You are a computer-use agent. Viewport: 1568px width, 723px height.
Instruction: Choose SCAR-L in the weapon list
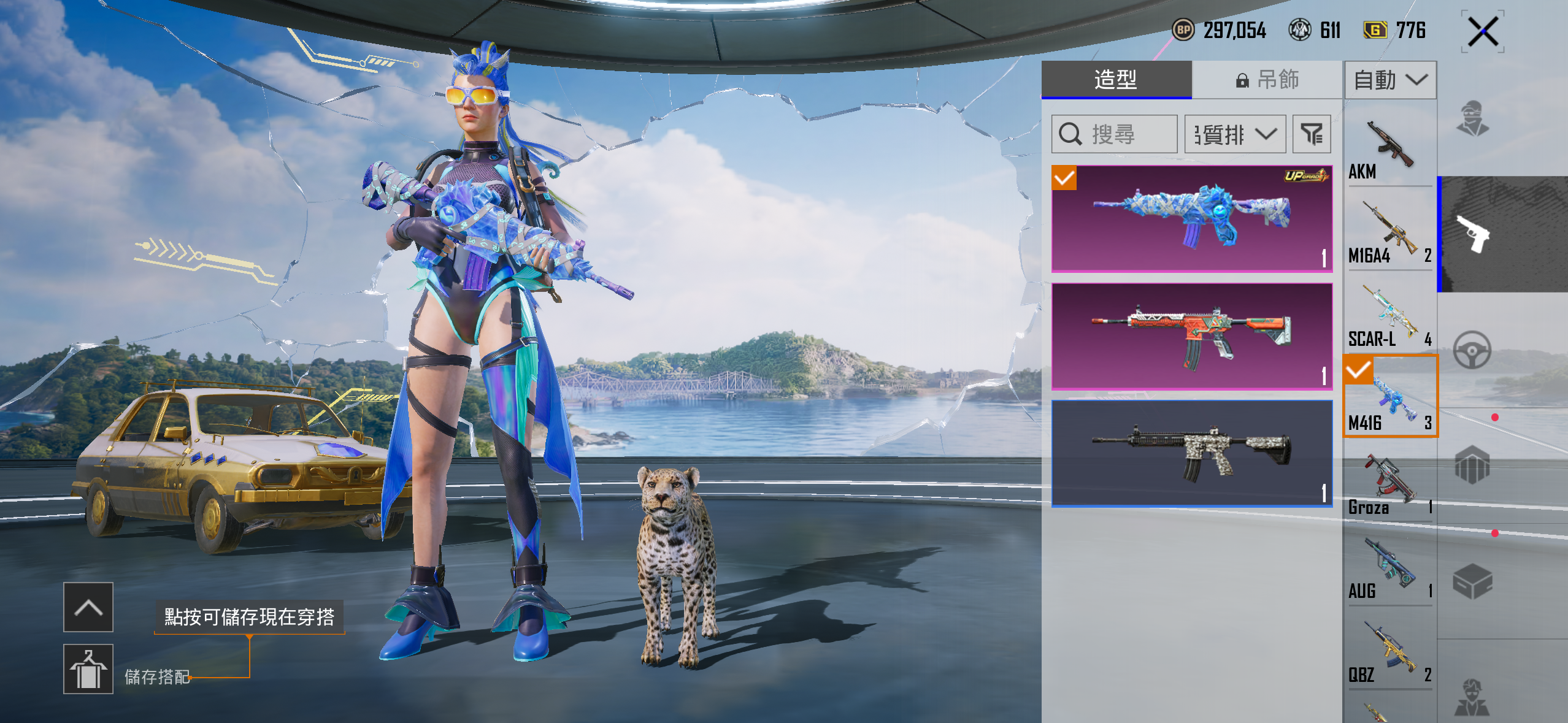(x=1389, y=316)
